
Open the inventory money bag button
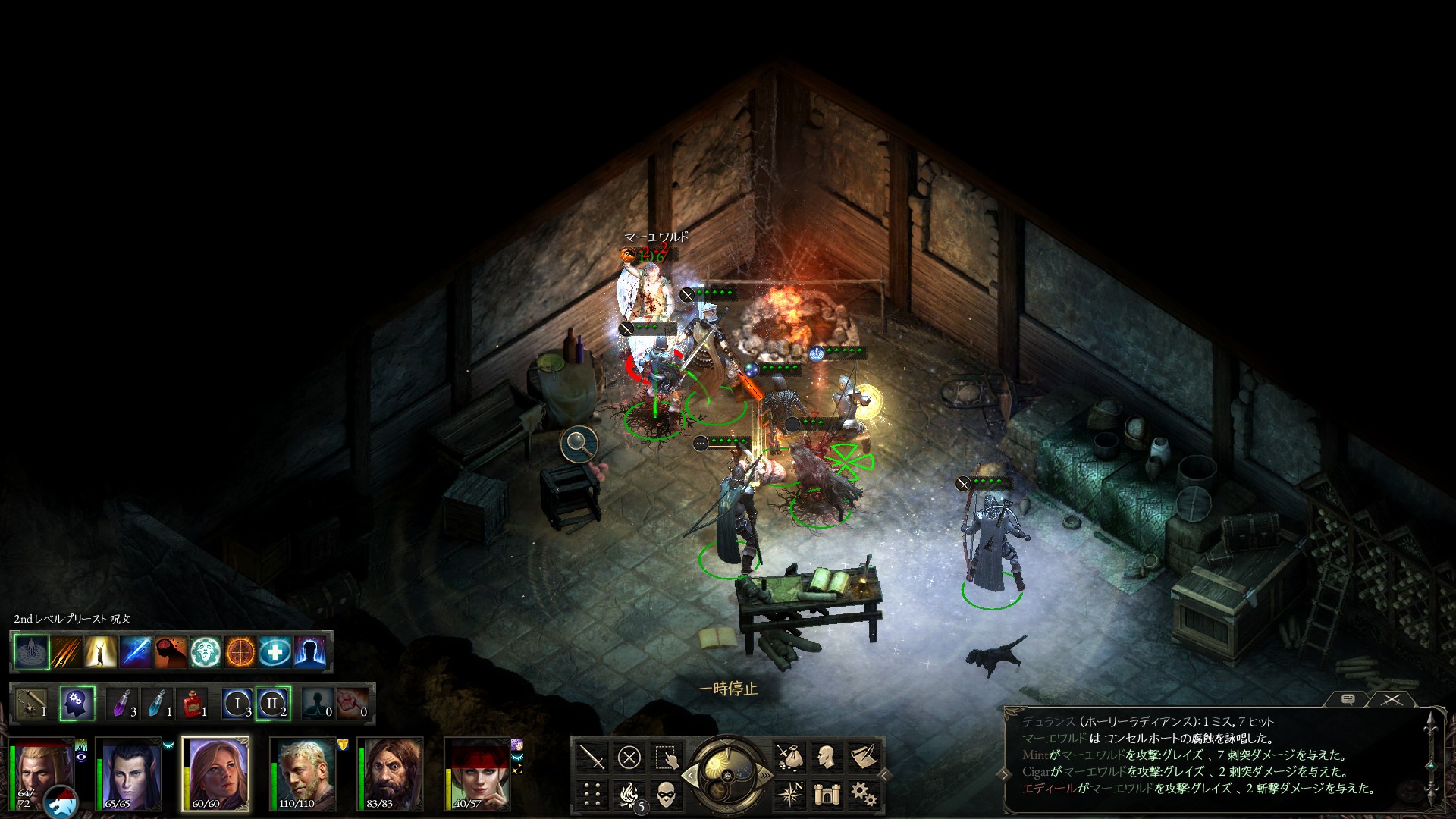(x=789, y=757)
